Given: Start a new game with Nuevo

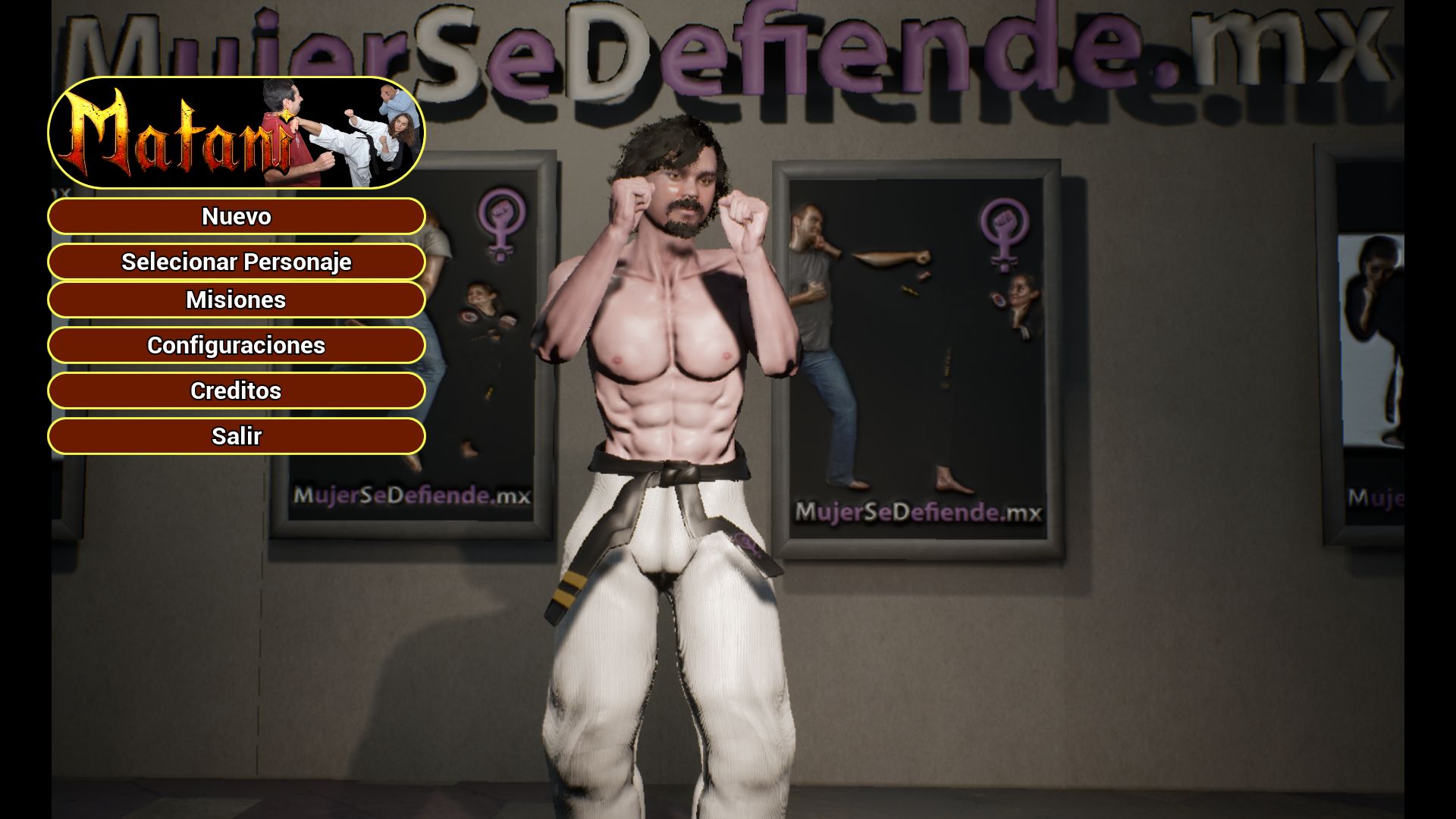Looking at the screenshot, I should point(236,217).
